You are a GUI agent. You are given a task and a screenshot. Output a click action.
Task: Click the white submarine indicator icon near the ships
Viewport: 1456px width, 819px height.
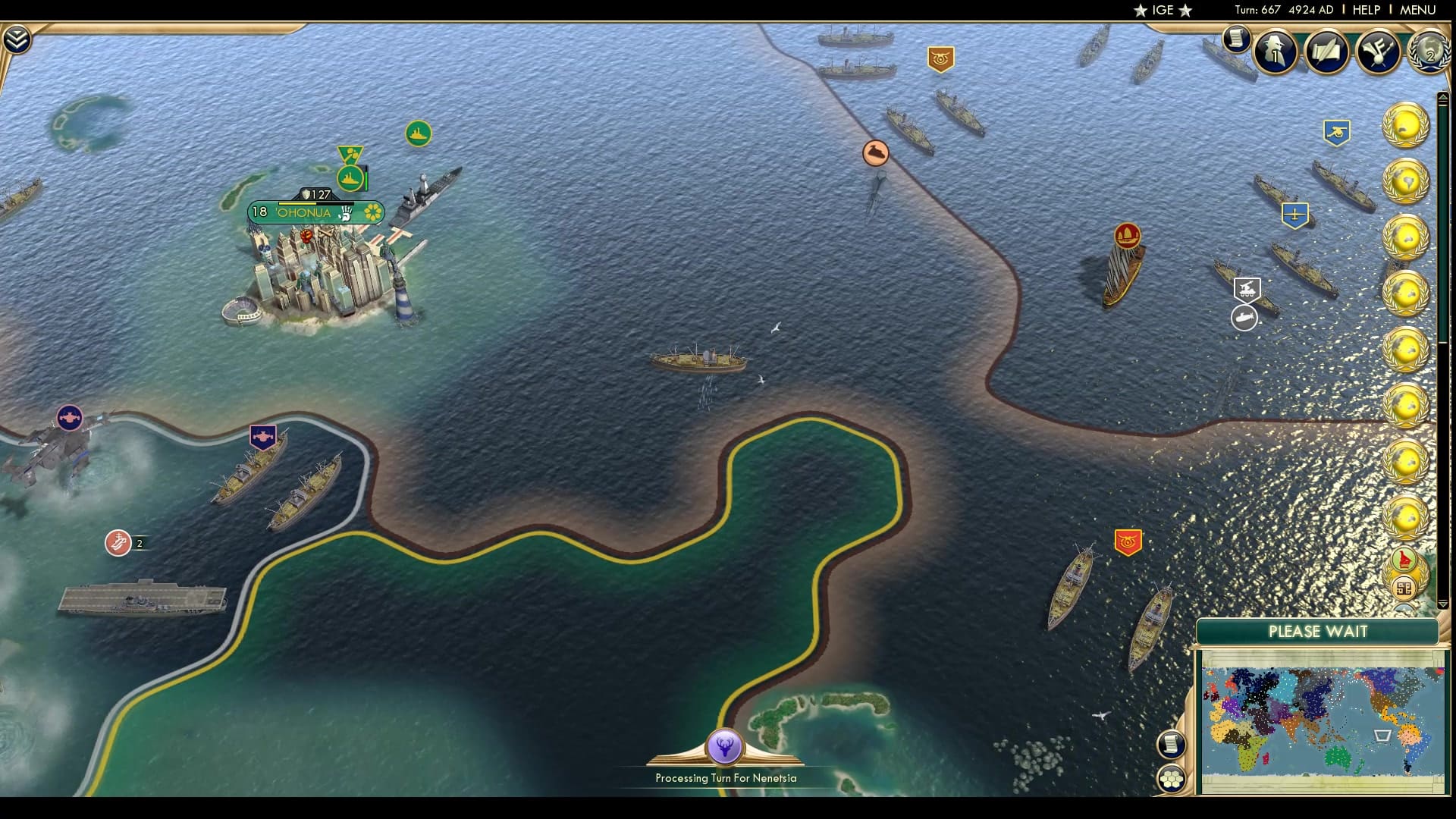[x=1243, y=319]
